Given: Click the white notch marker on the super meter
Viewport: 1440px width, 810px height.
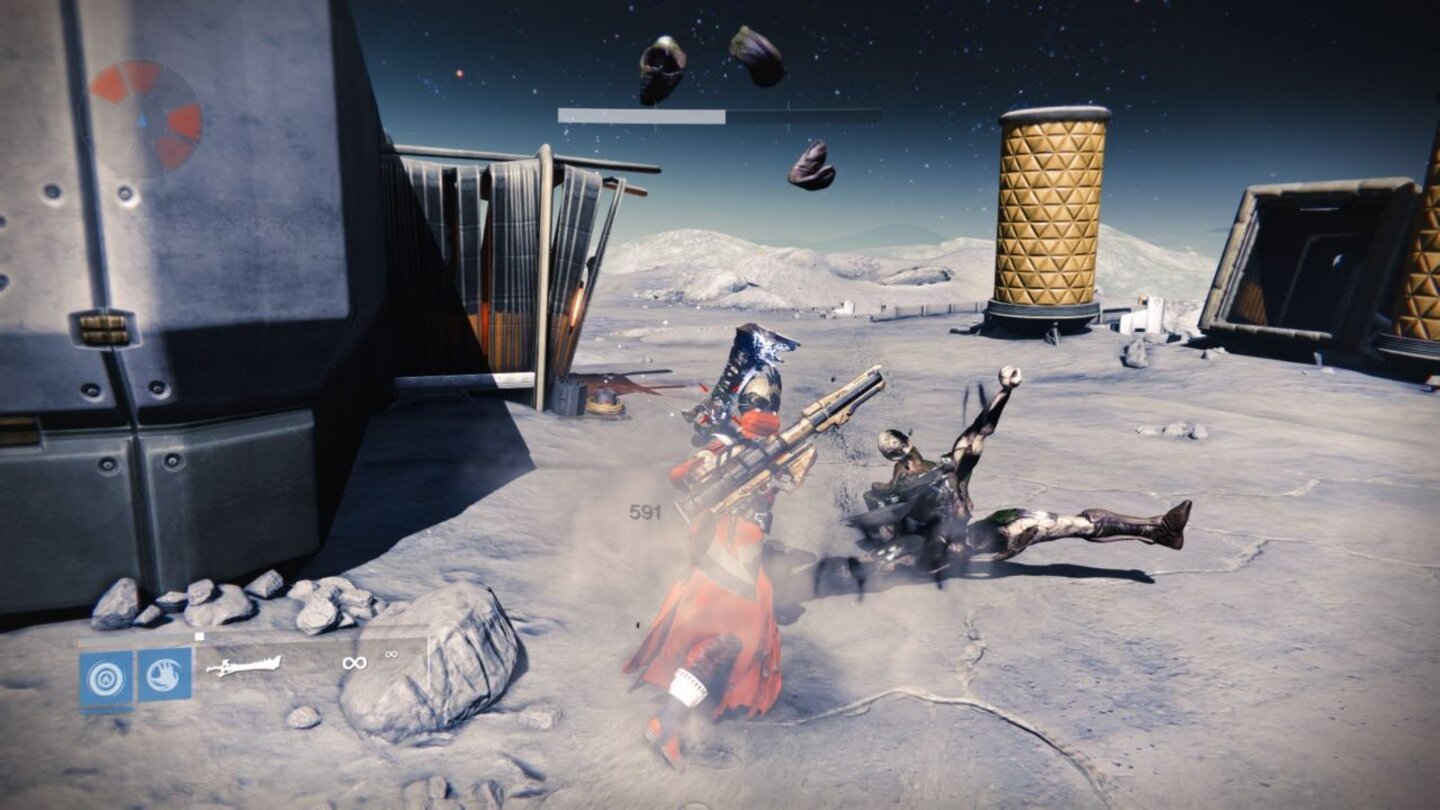Looking at the screenshot, I should [x=198, y=636].
